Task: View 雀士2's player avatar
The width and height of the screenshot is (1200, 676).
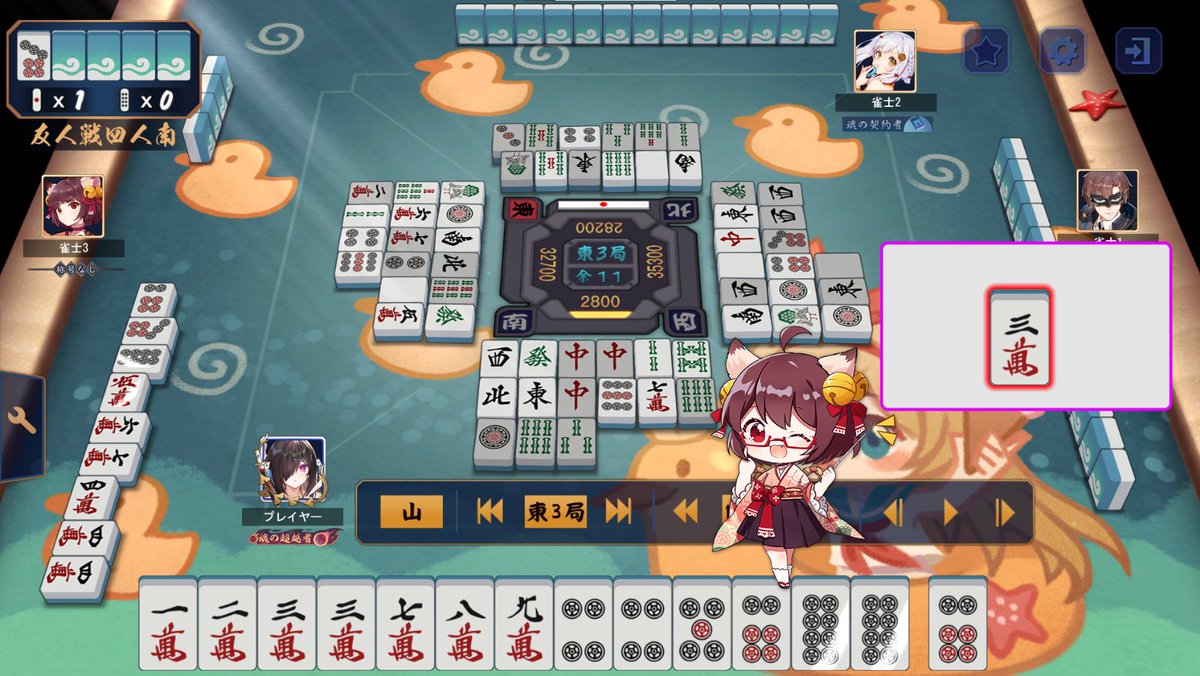Action: [x=884, y=61]
